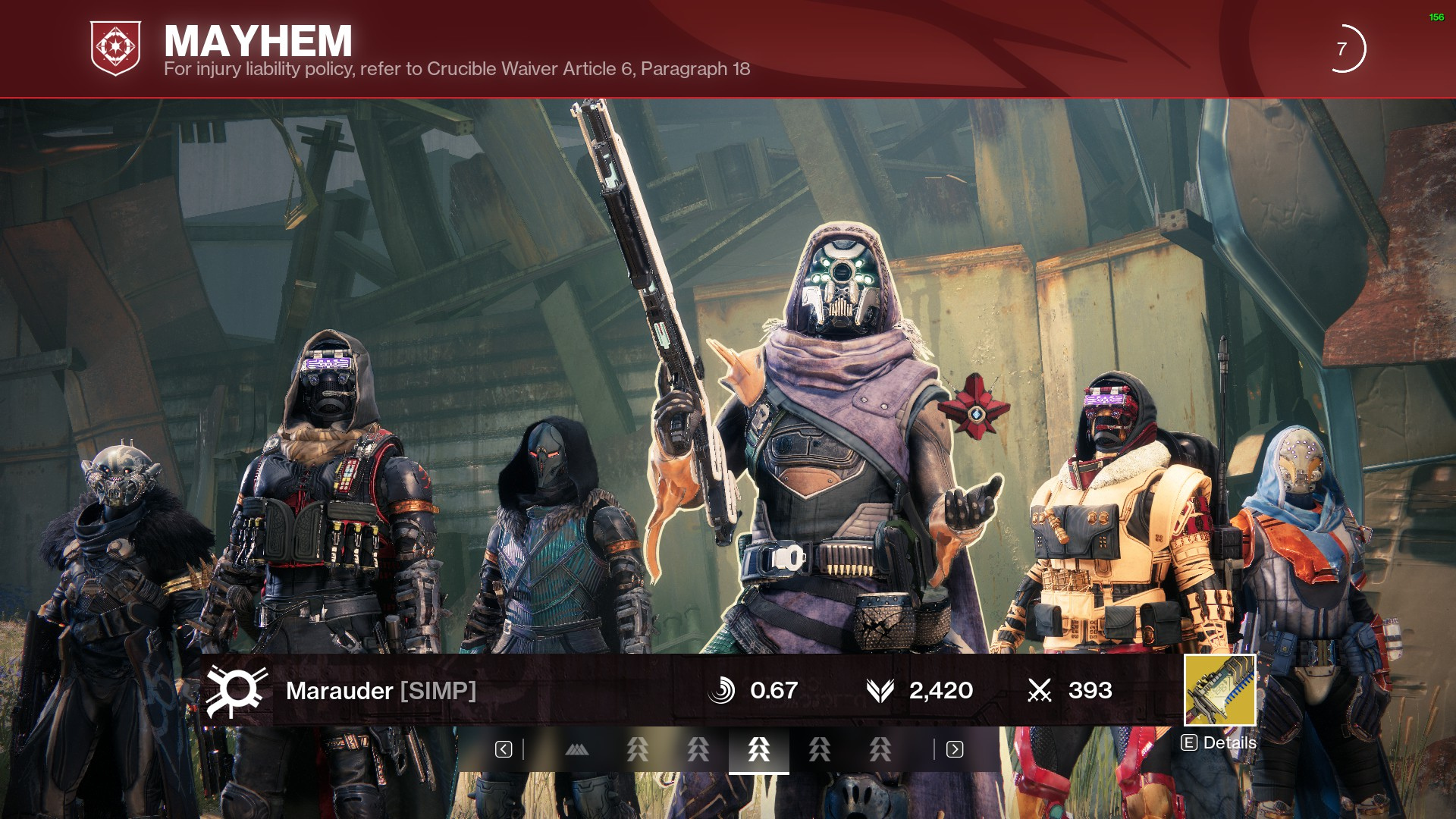The width and height of the screenshot is (1456, 819).
Task: Select the Marauder [SIMP] player nameplate
Action: 381,691
